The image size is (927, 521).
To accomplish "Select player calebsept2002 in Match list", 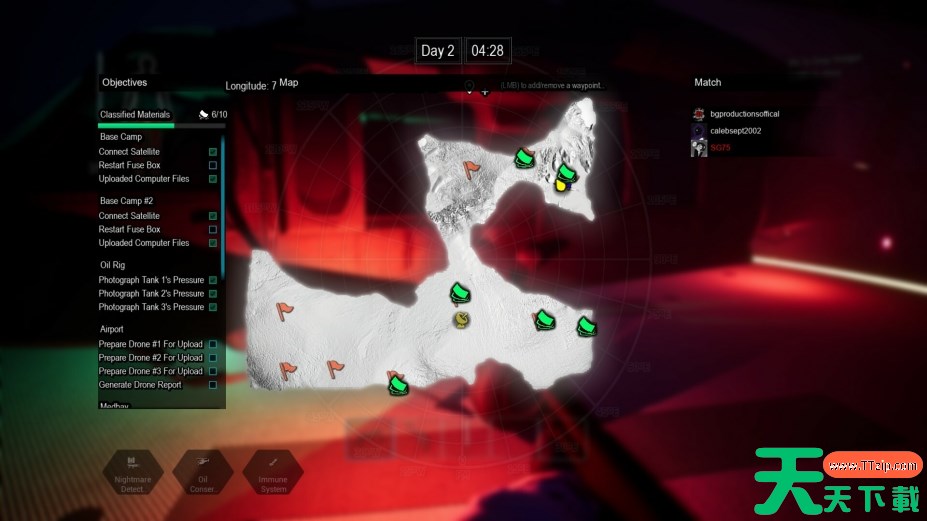I will click(x=742, y=131).
